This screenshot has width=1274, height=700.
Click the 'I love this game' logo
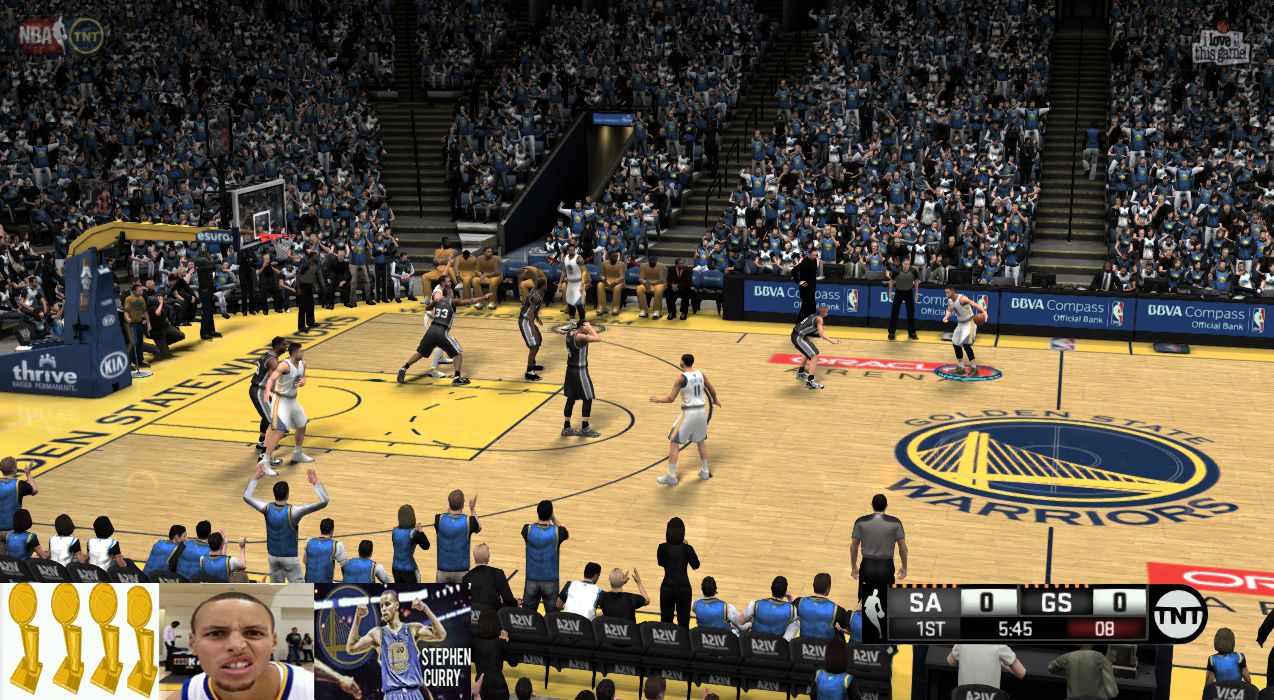[1221, 45]
